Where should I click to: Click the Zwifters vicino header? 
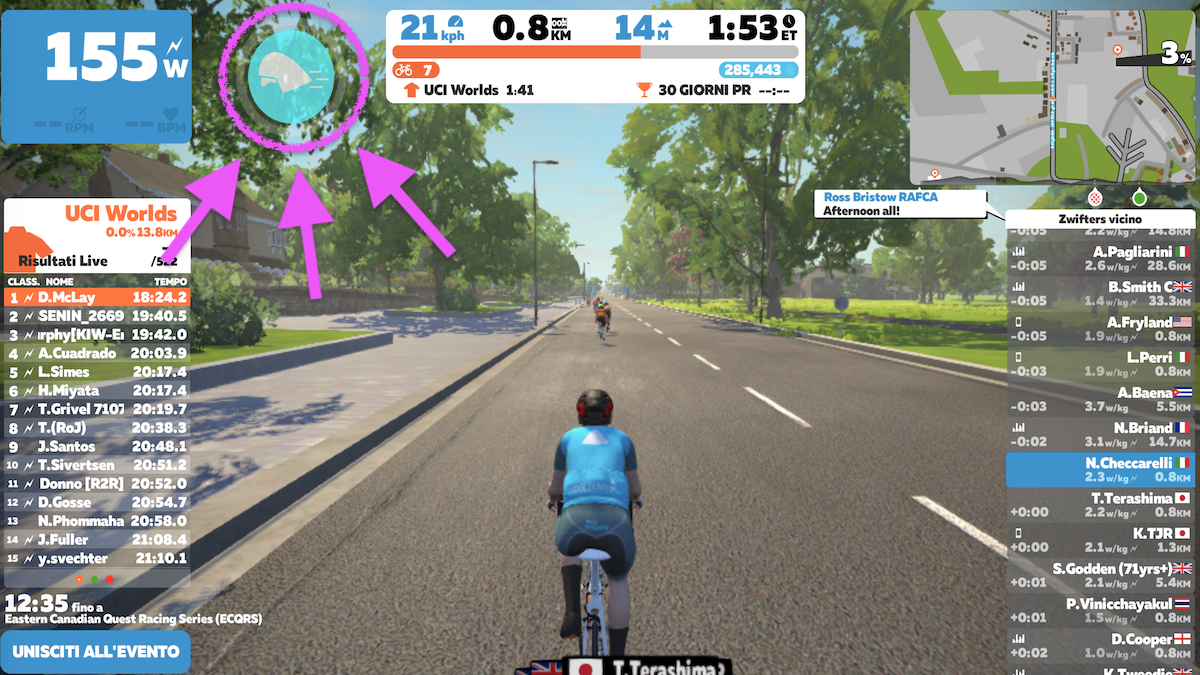tap(1100, 218)
